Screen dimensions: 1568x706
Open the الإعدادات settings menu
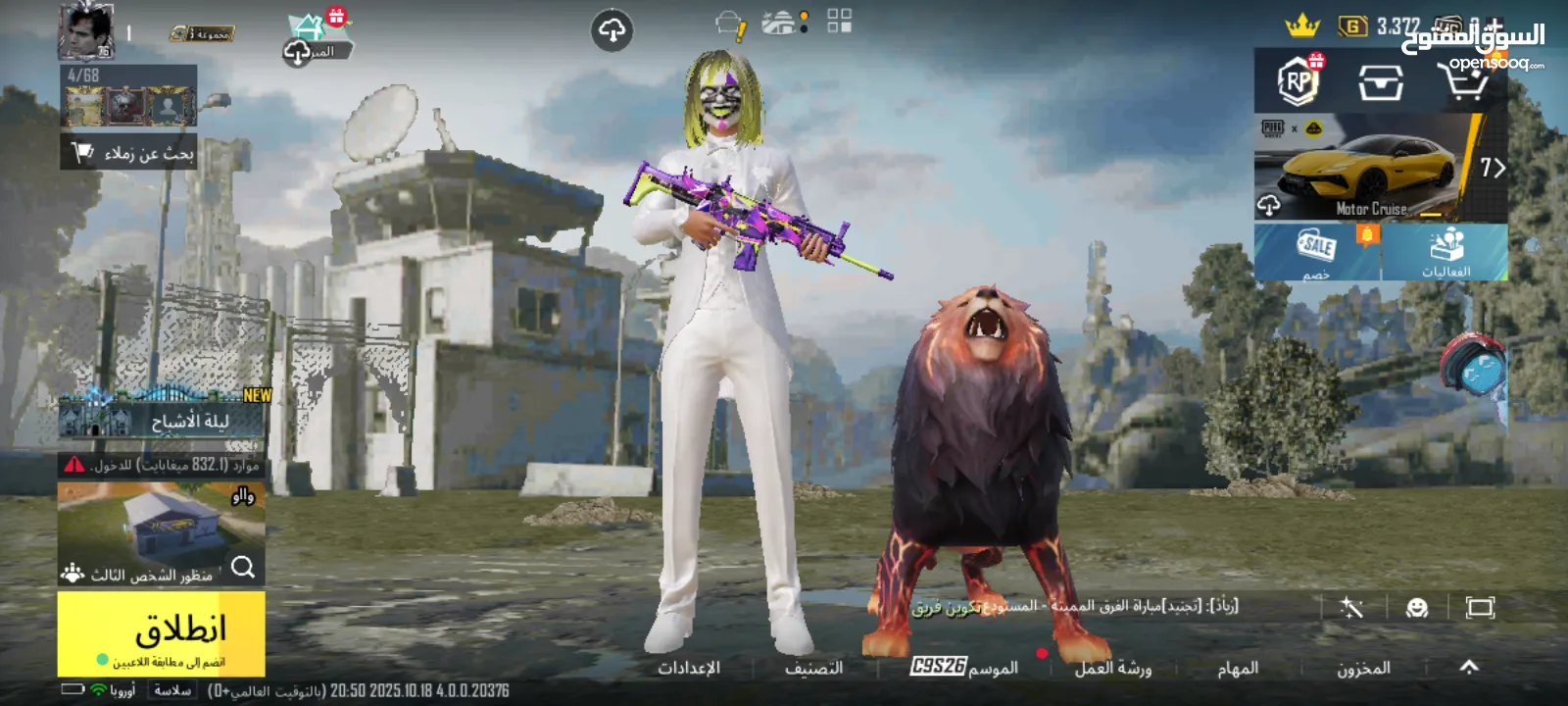[x=688, y=668]
